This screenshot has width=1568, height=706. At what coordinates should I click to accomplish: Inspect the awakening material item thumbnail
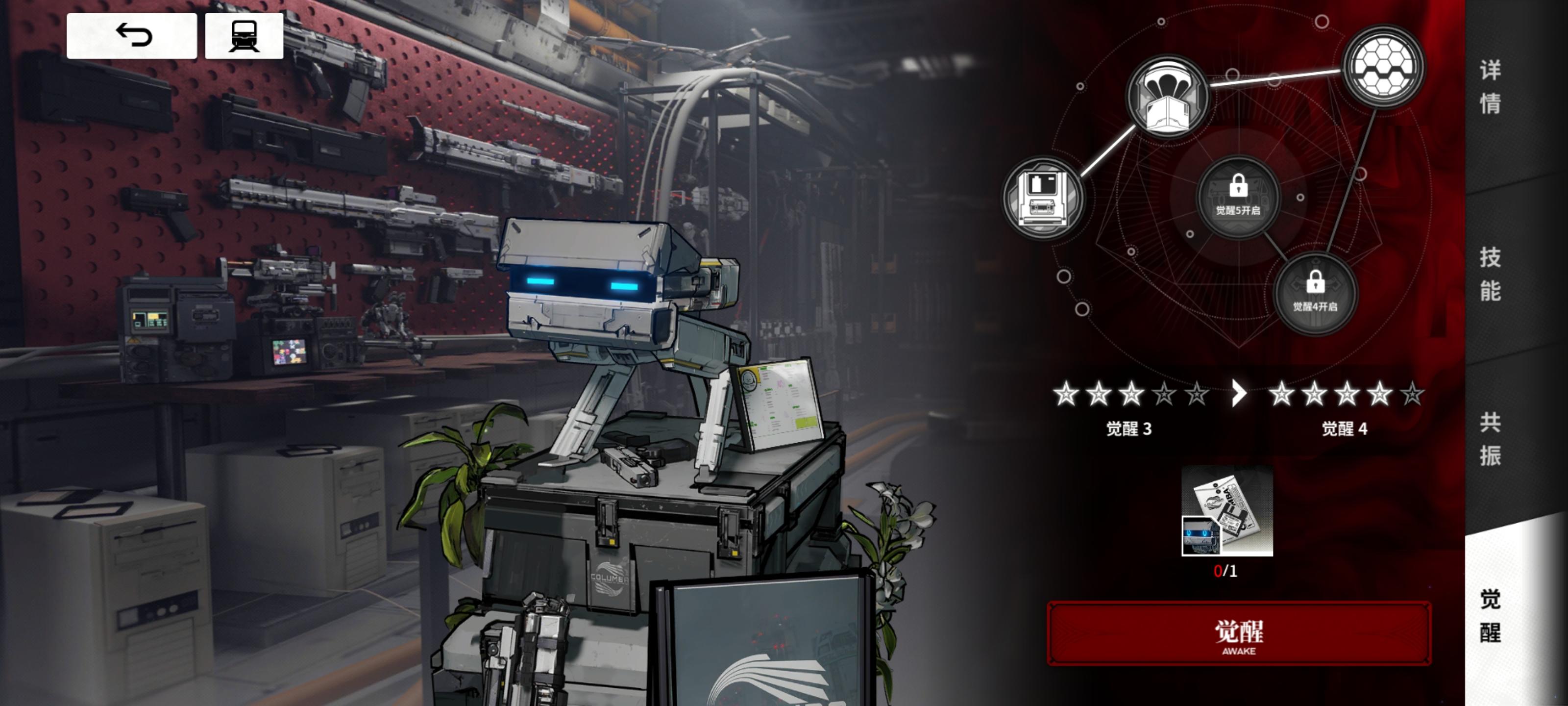[x=1226, y=511]
